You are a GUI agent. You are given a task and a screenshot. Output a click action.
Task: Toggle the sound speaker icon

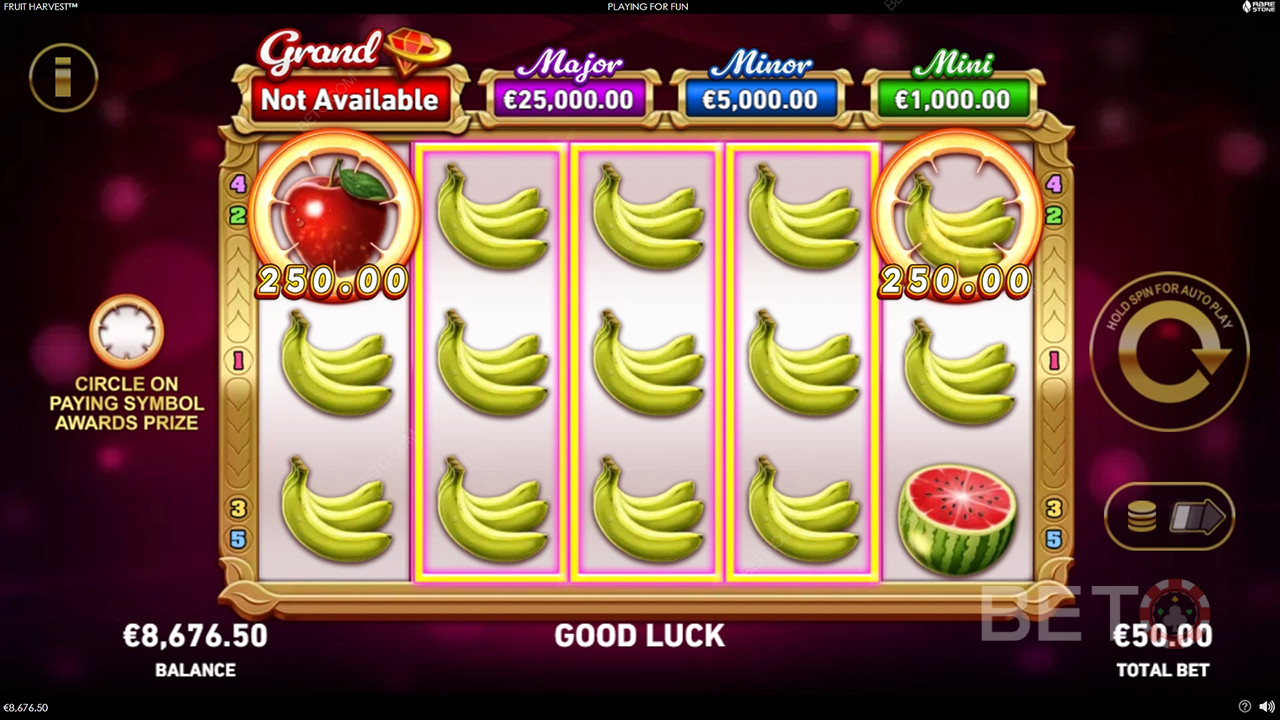pyautogui.click(x=1266, y=707)
